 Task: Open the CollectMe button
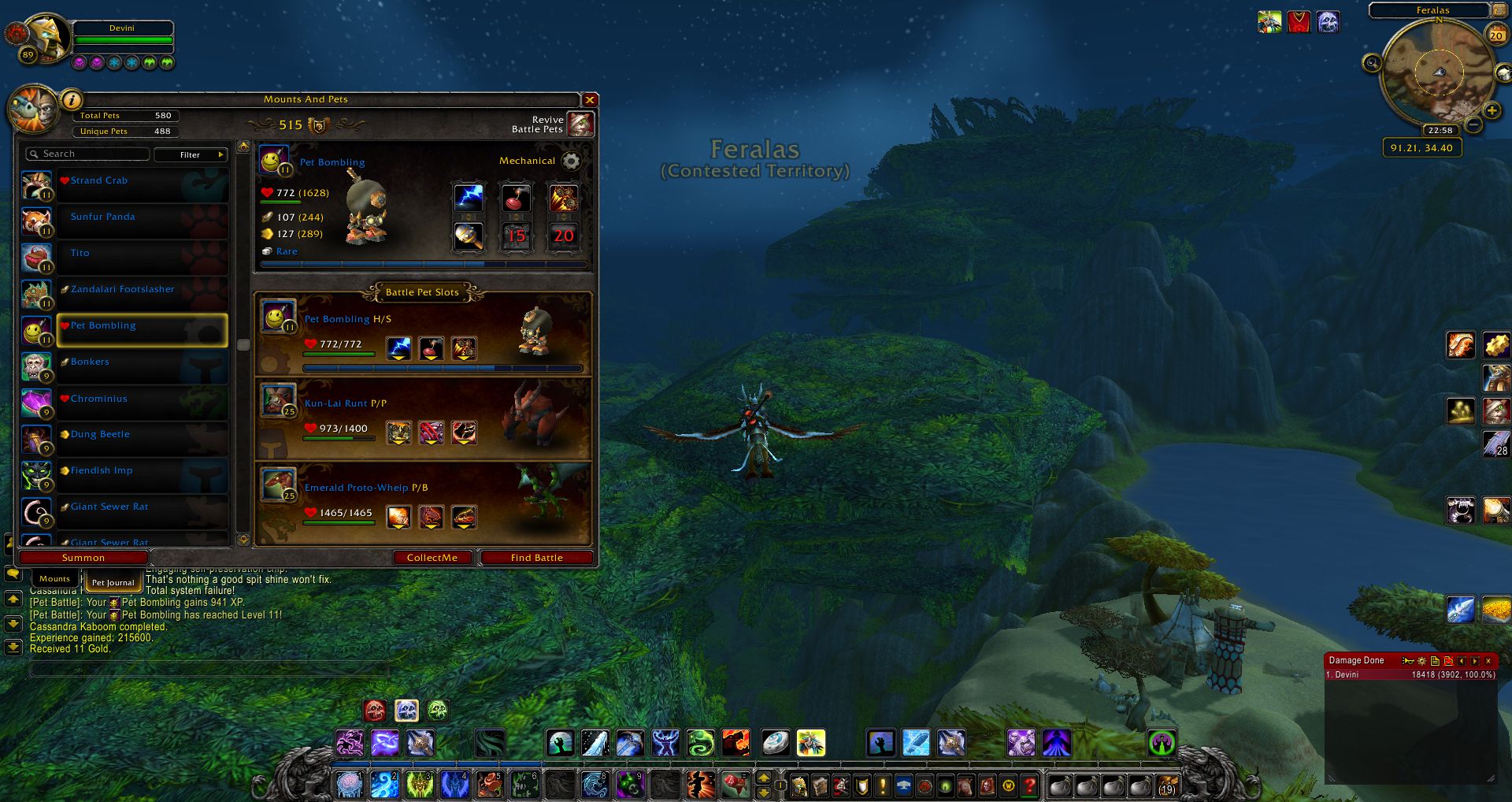pos(432,558)
